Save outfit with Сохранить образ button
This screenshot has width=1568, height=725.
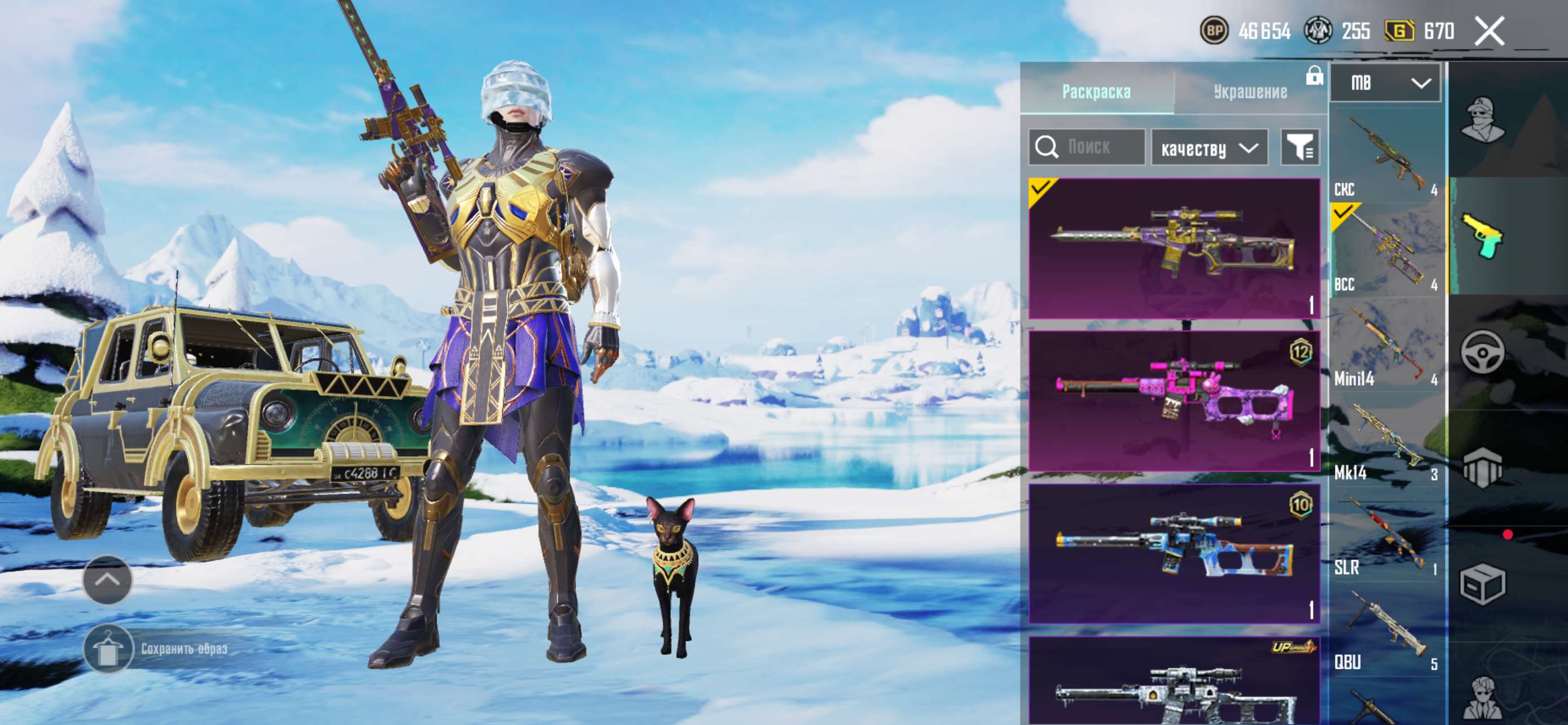tap(157, 649)
